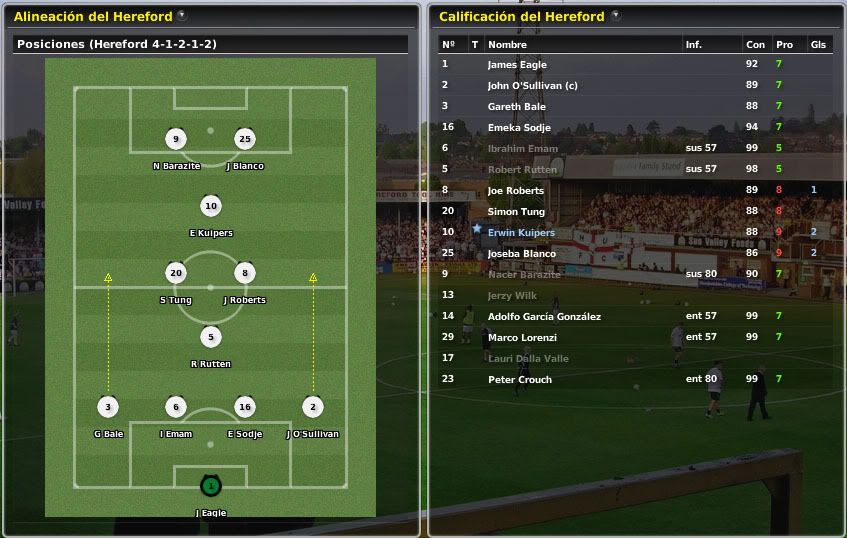
Task: Sort the table by Nombre column
Action: [x=507, y=45]
